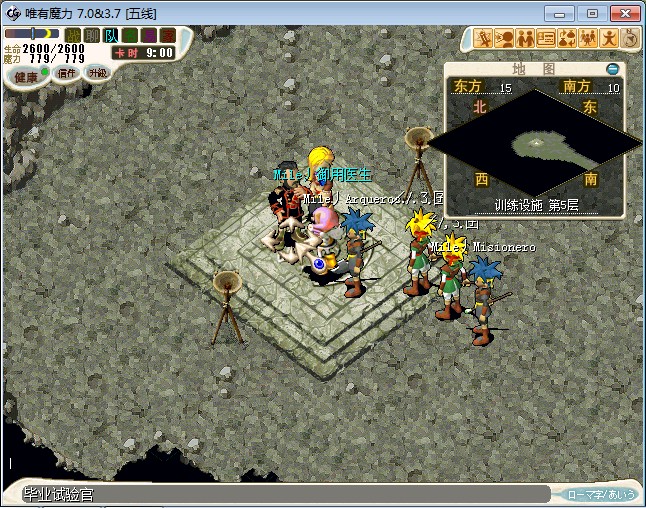Open the name card exchange icon
This screenshot has width=646, height=508.
coord(546,39)
